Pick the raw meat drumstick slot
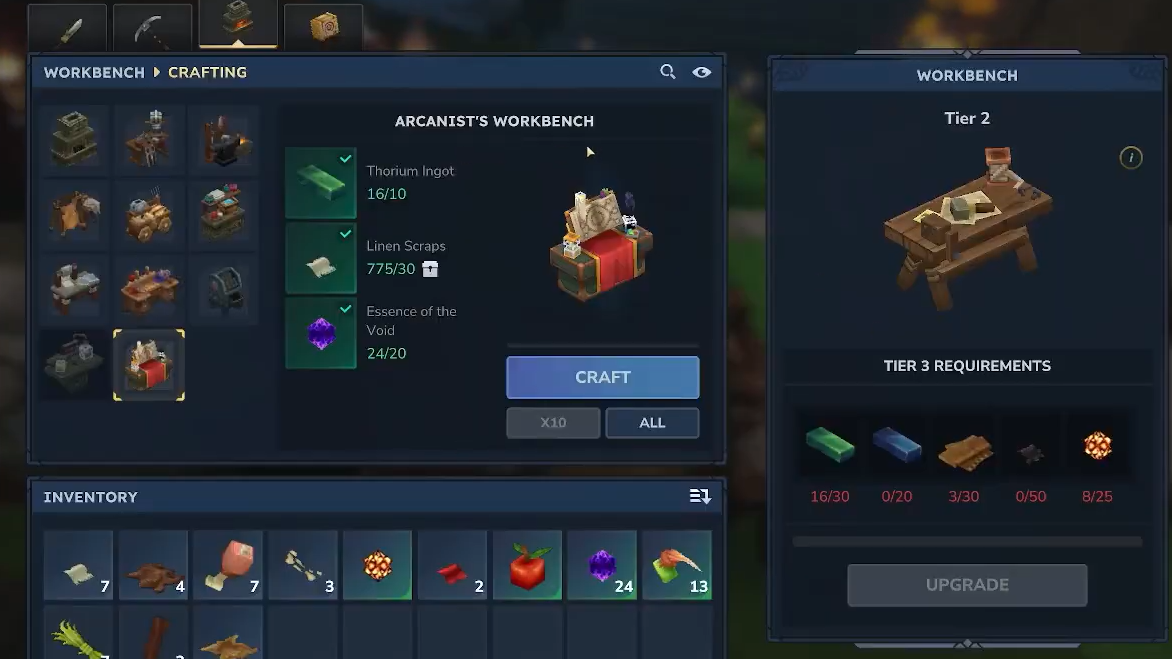This screenshot has width=1172, height=659. (x=228, y=565)
